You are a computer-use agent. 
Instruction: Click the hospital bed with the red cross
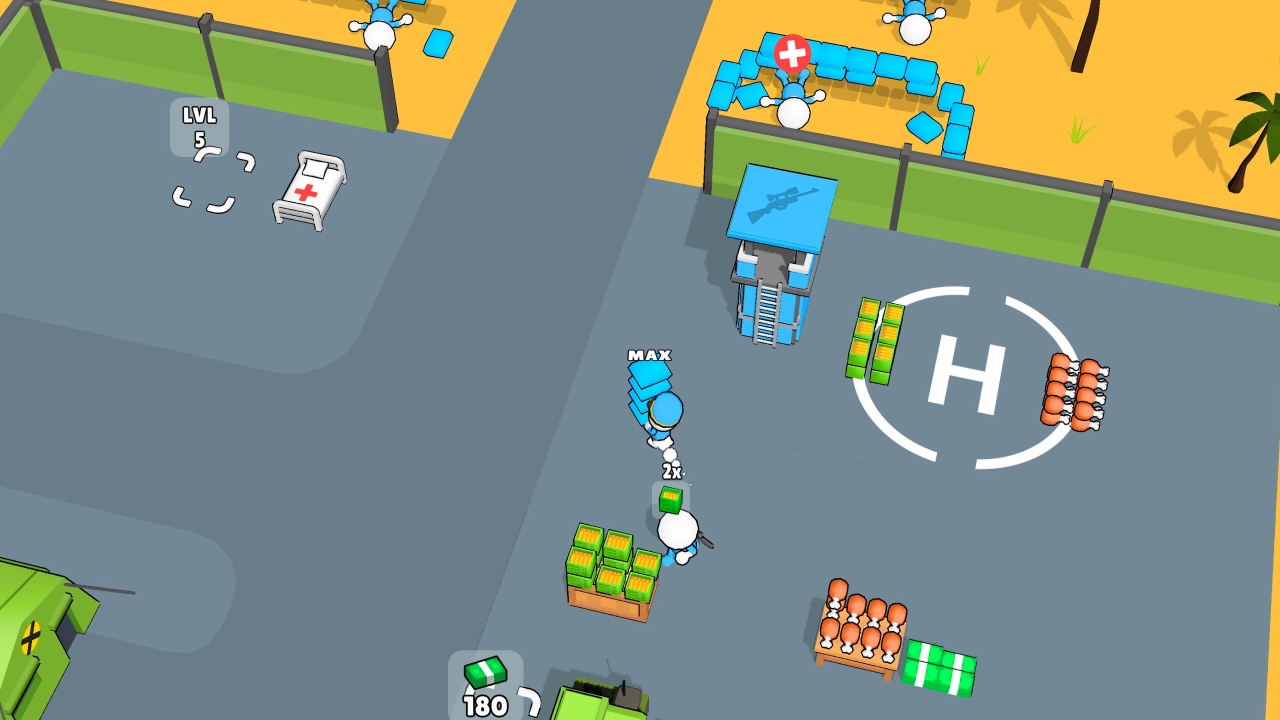[x=307, y=190]
